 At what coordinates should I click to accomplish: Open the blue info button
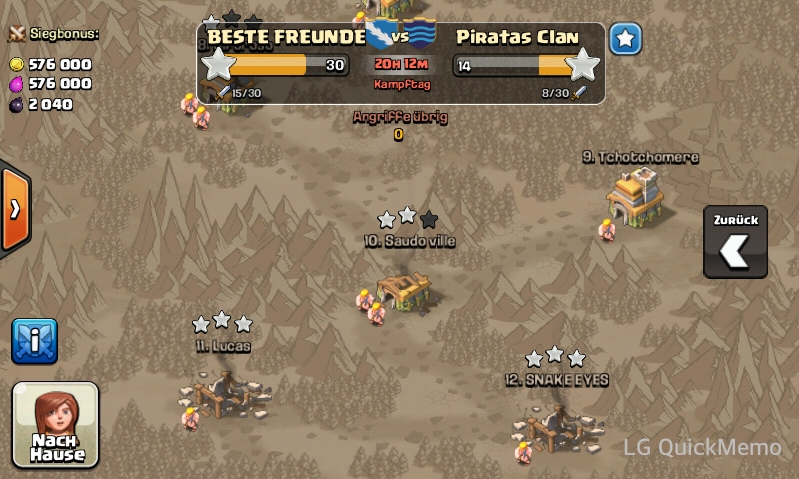[x=34, y=341]
